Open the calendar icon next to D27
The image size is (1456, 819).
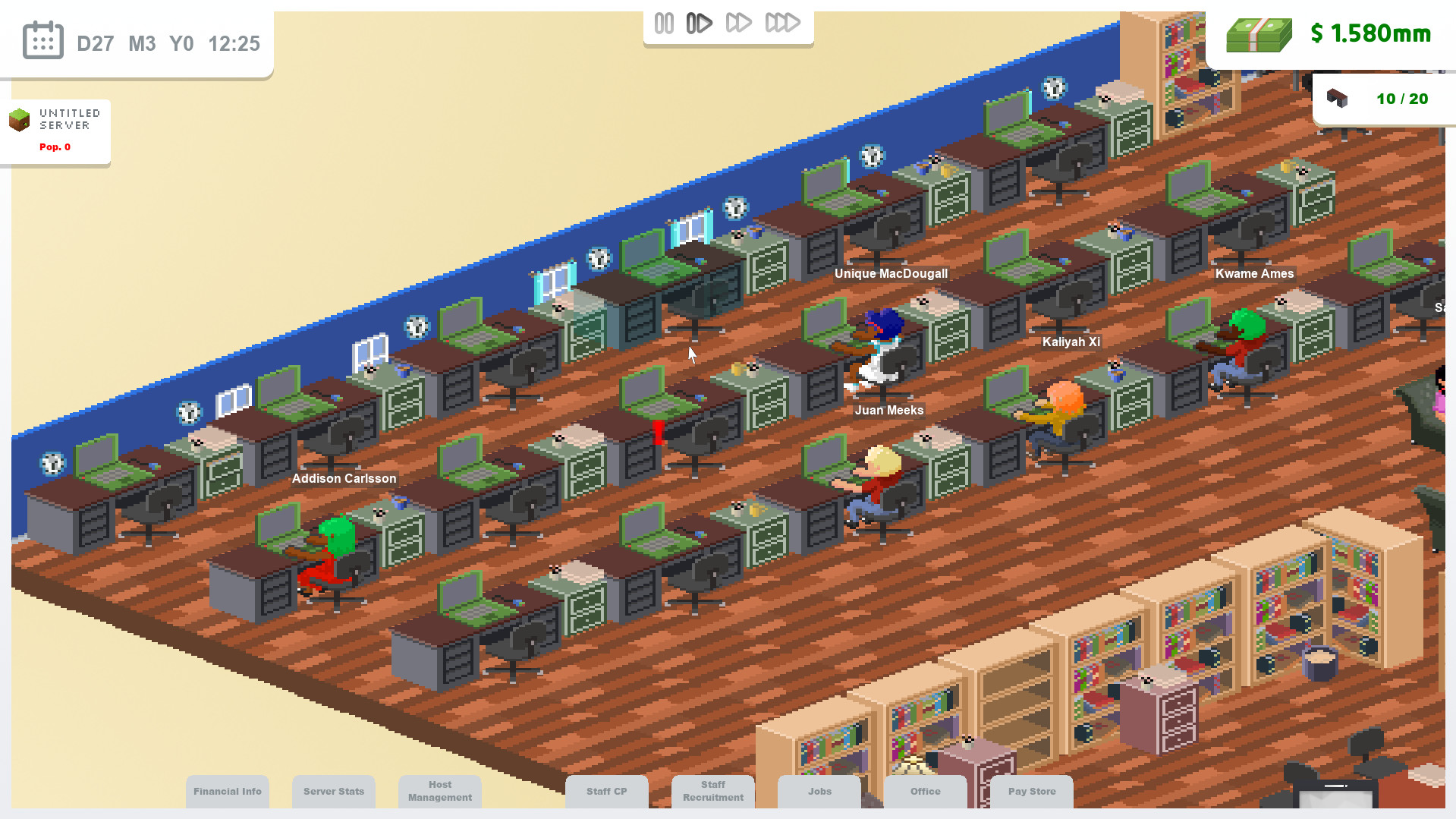coord(43,39)
